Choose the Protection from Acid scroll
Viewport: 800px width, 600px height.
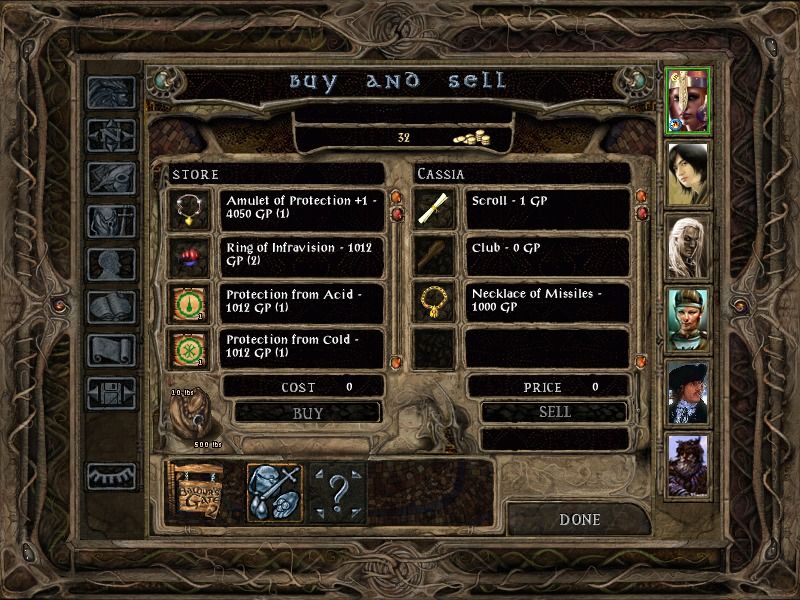[302, 302]
